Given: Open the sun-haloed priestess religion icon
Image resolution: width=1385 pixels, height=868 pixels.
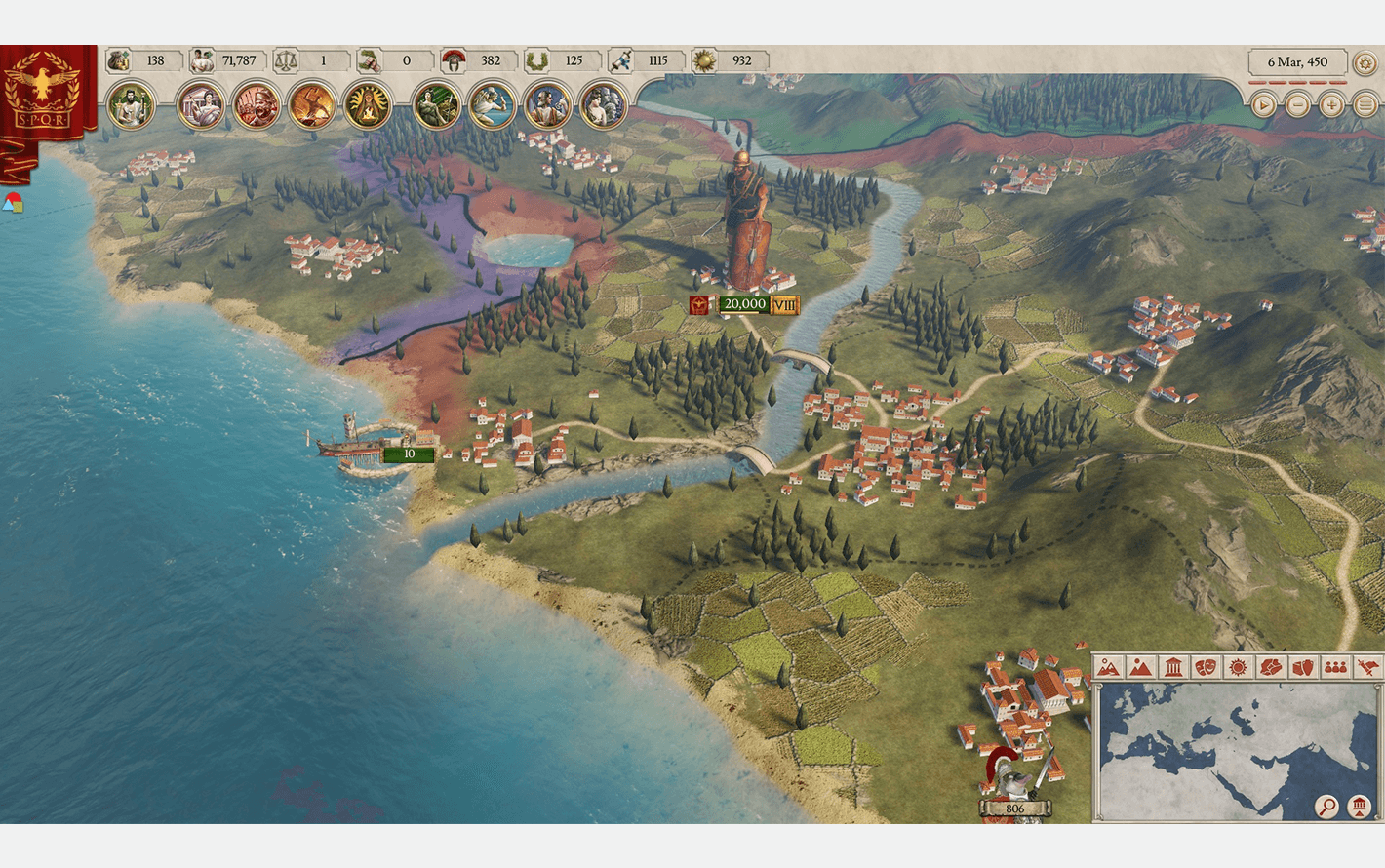Looking at the screenshot, I should coord(368,104).
